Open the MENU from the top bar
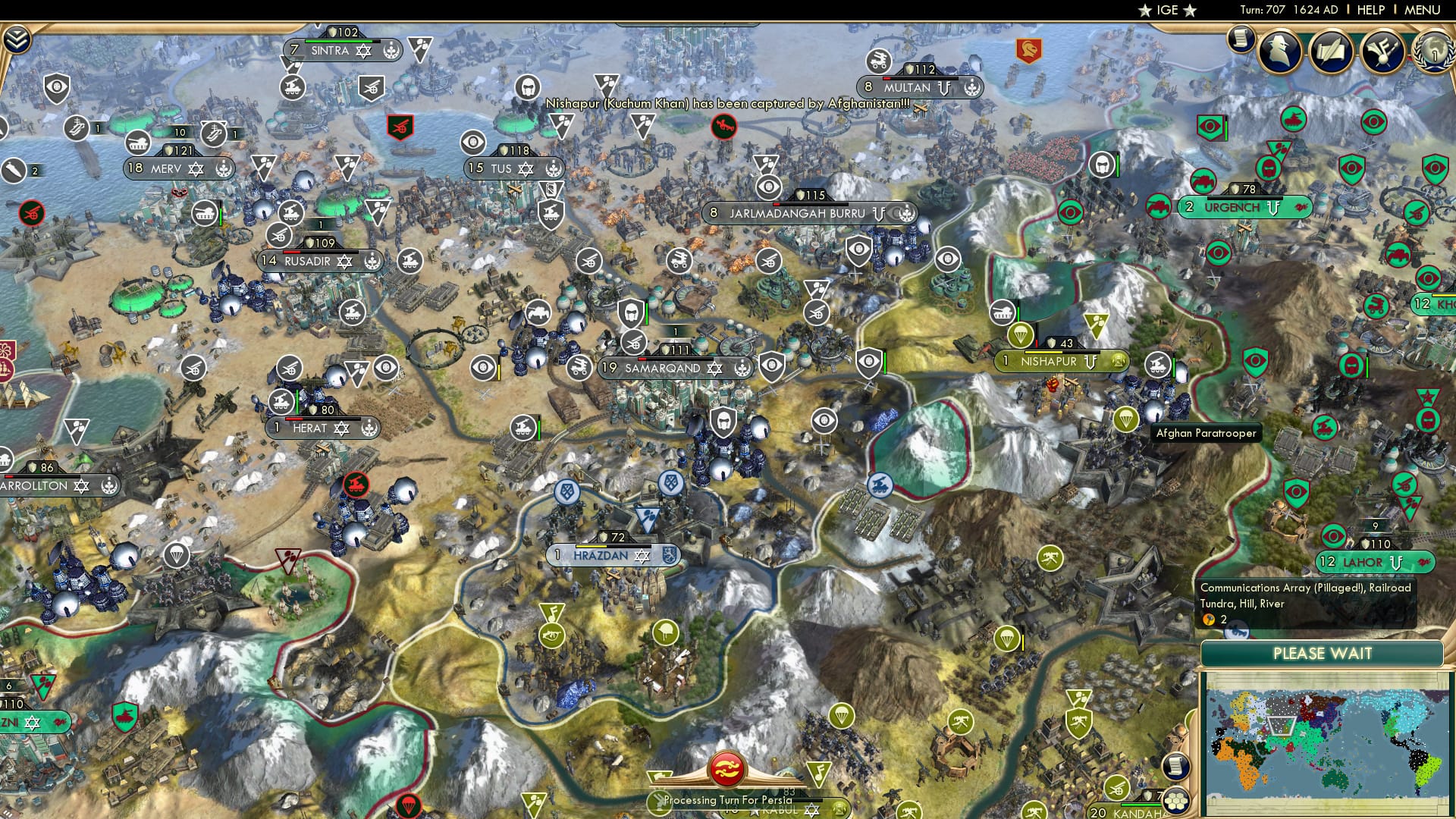 (x=1424, y=9)
